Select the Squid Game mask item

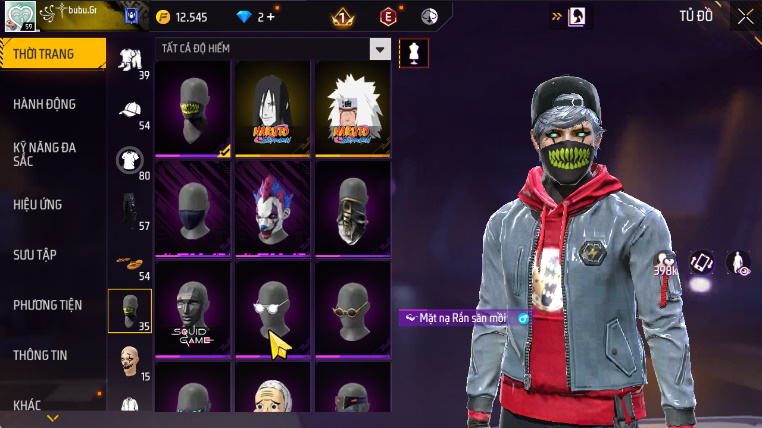[x=193, y=308]
